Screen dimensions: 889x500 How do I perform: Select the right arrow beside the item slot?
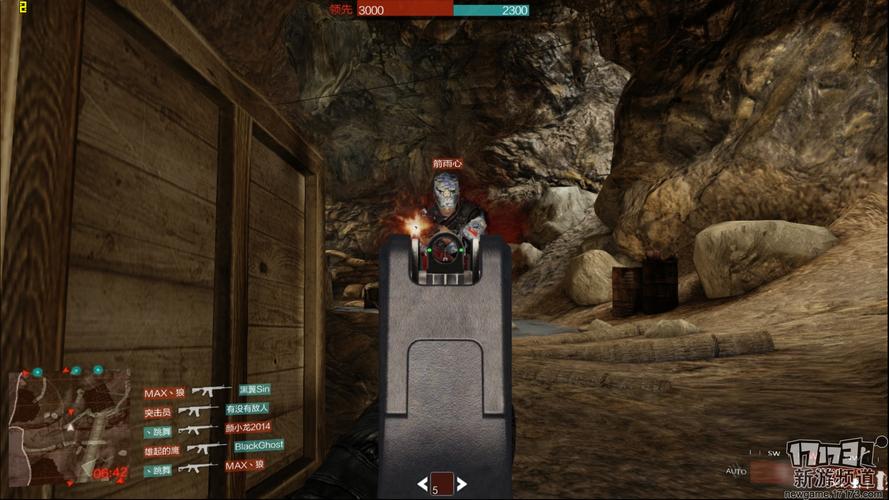coord(460,485)
